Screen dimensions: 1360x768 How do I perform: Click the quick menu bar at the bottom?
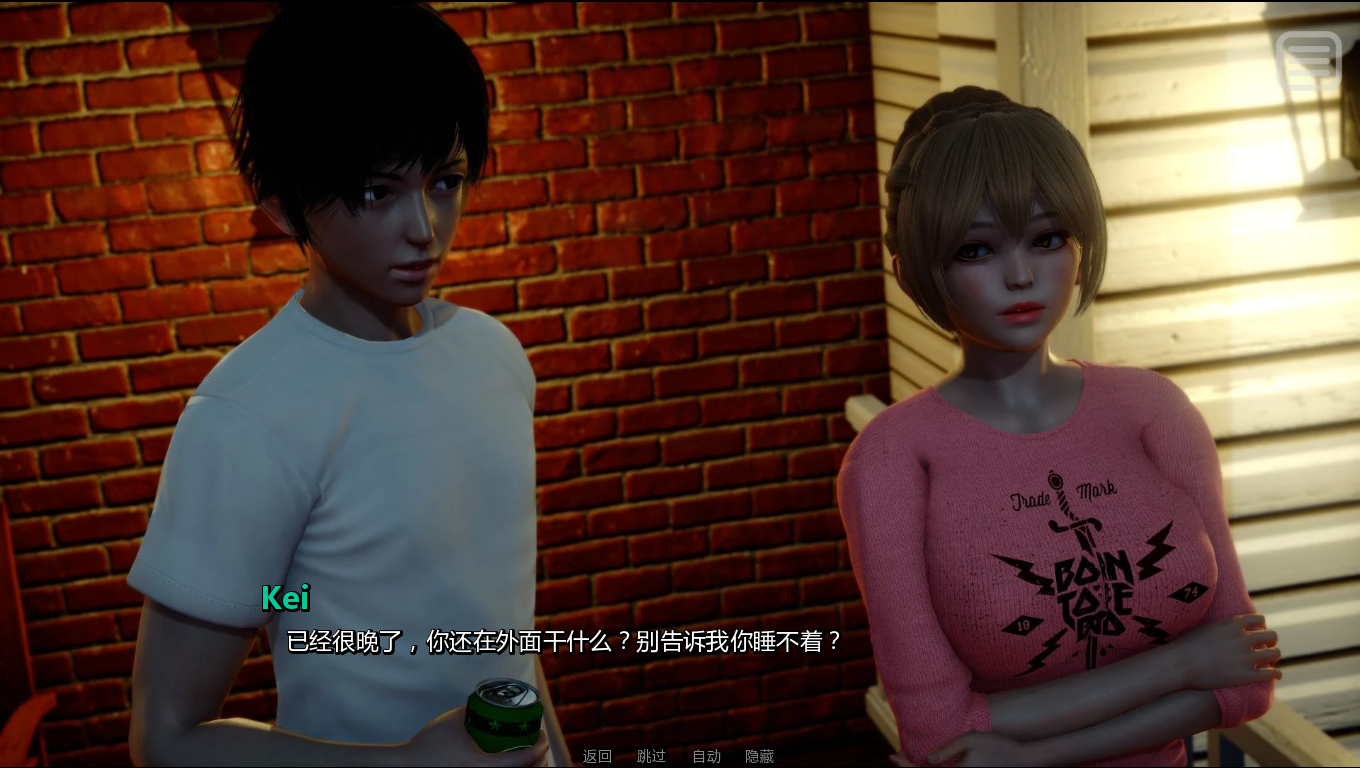pos(680,756)
